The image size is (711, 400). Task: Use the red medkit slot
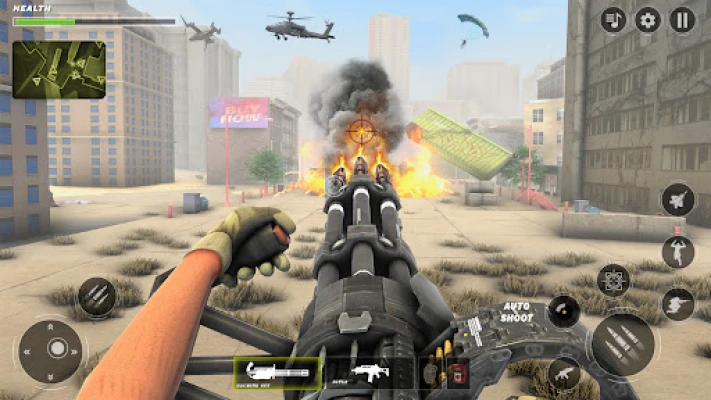(458, 374)
